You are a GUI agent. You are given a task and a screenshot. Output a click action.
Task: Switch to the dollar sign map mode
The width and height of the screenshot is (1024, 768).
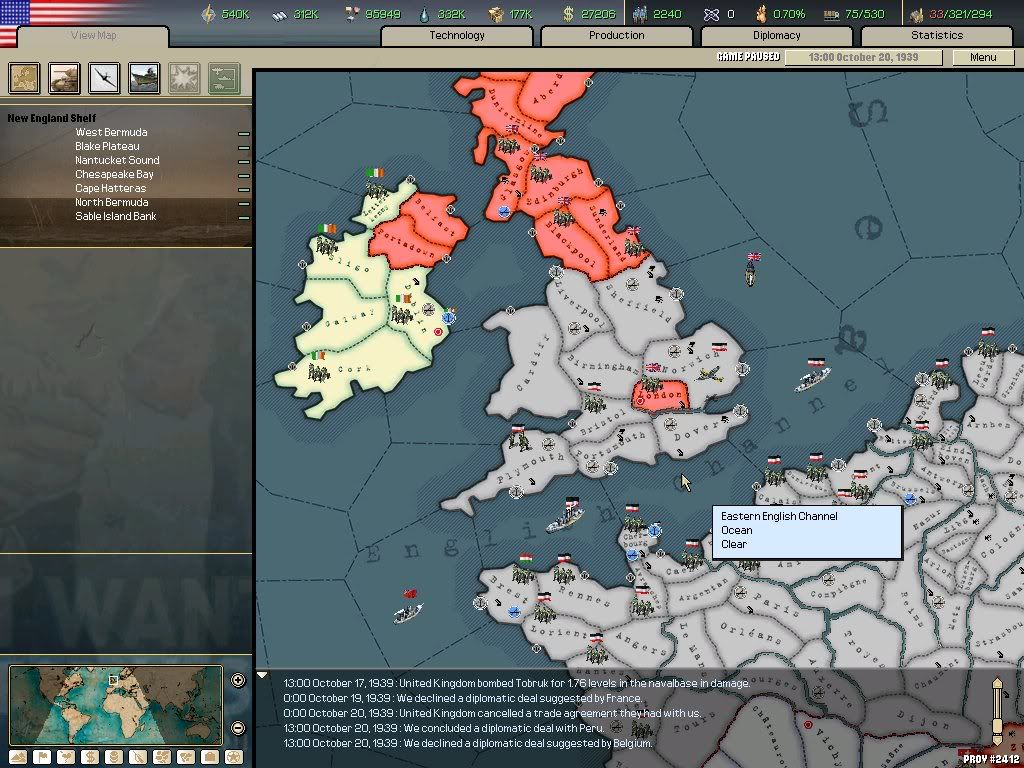89,757
